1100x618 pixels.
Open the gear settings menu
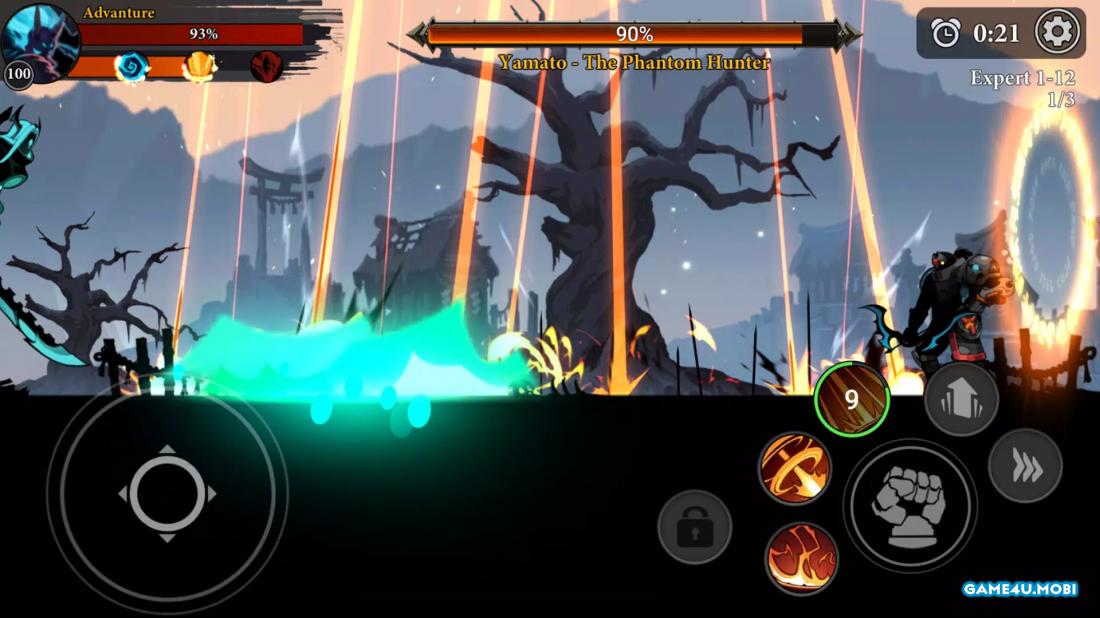[x=1057, y=33]
